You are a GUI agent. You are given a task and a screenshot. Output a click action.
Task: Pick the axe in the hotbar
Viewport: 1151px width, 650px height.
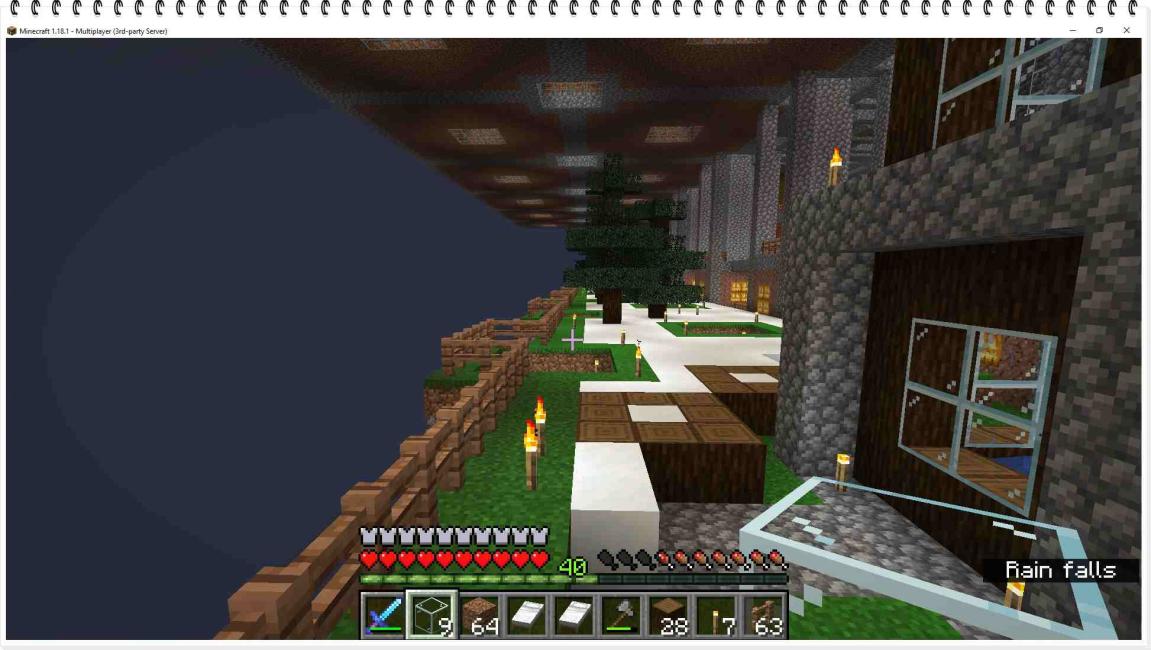621,615
